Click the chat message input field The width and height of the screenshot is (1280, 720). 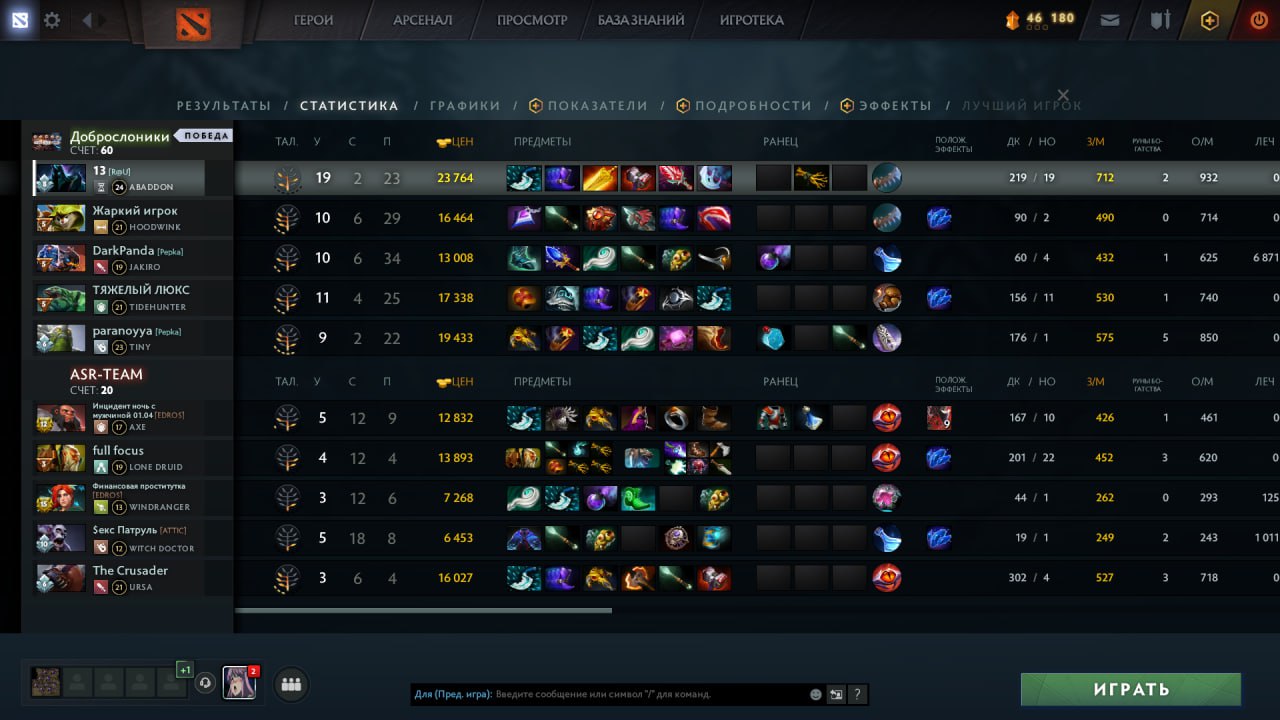[650, 694]
